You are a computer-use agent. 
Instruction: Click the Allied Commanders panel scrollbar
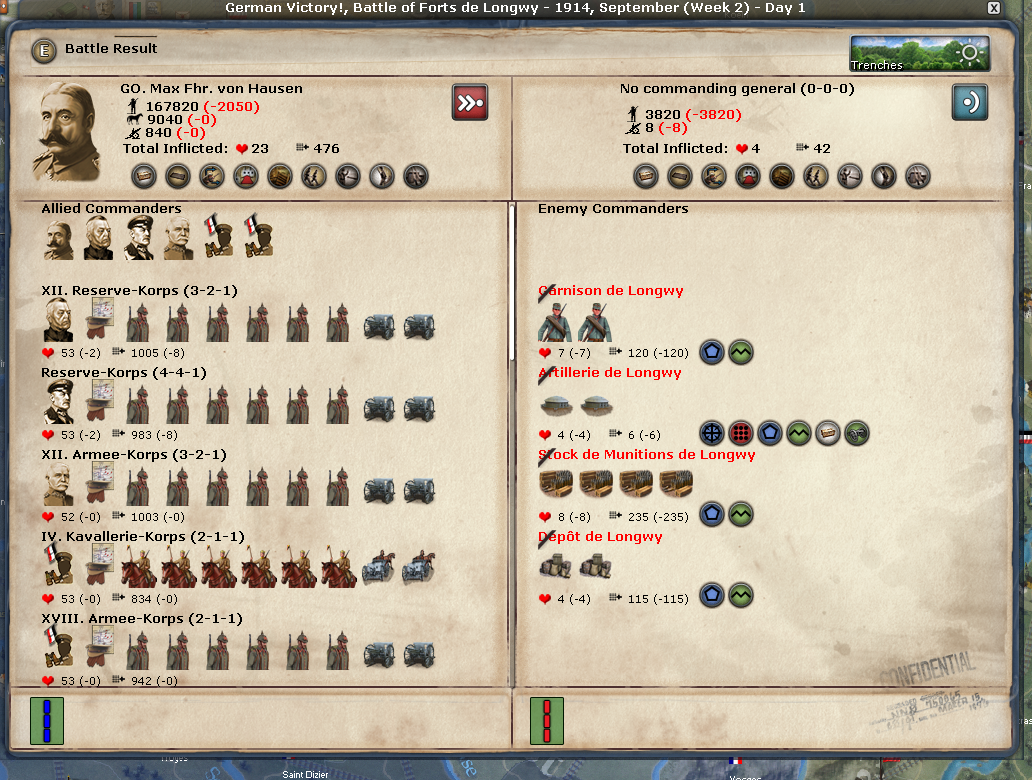[x=512, y=280]
